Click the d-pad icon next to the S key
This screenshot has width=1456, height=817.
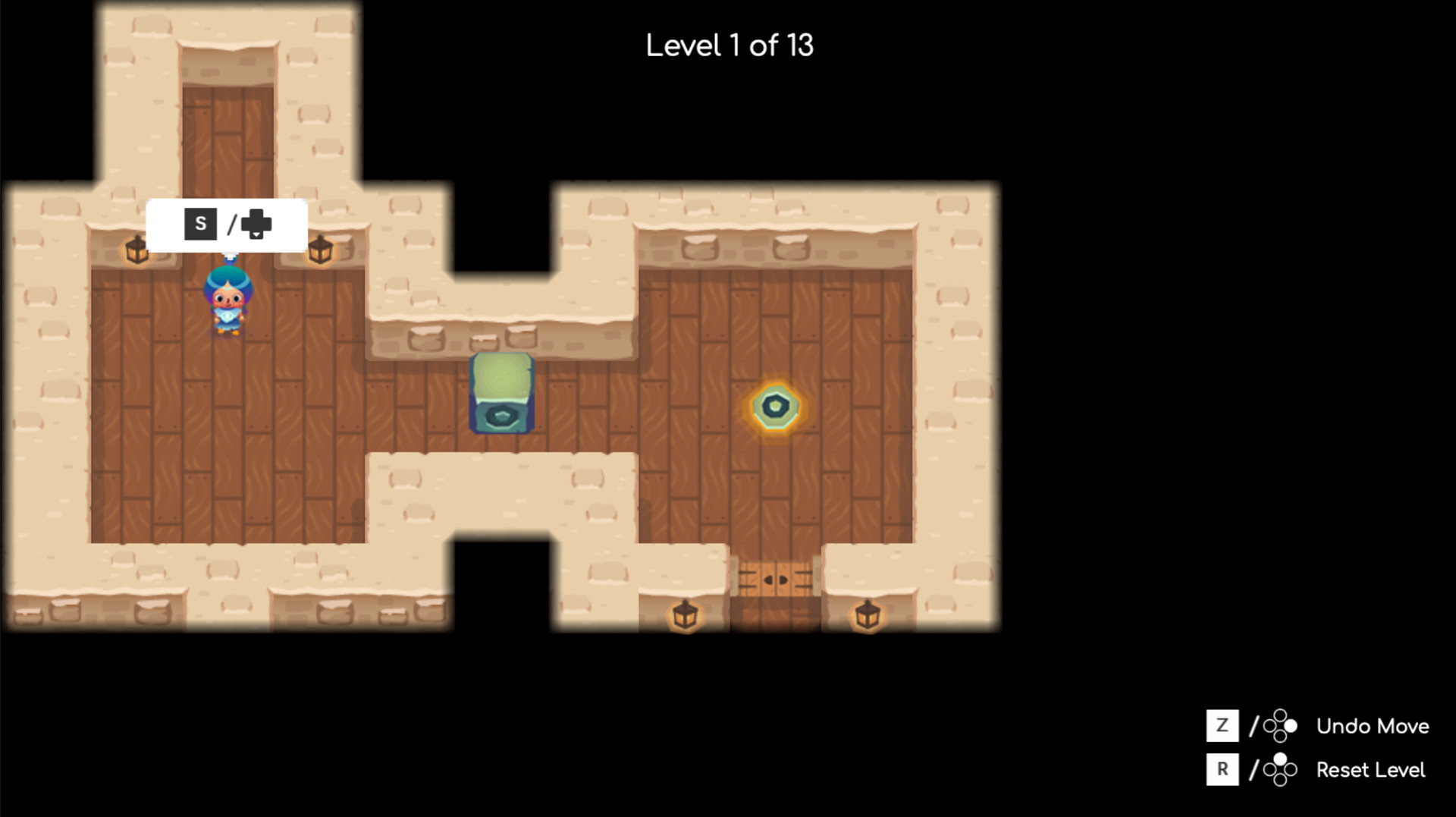tap(256, 223)
